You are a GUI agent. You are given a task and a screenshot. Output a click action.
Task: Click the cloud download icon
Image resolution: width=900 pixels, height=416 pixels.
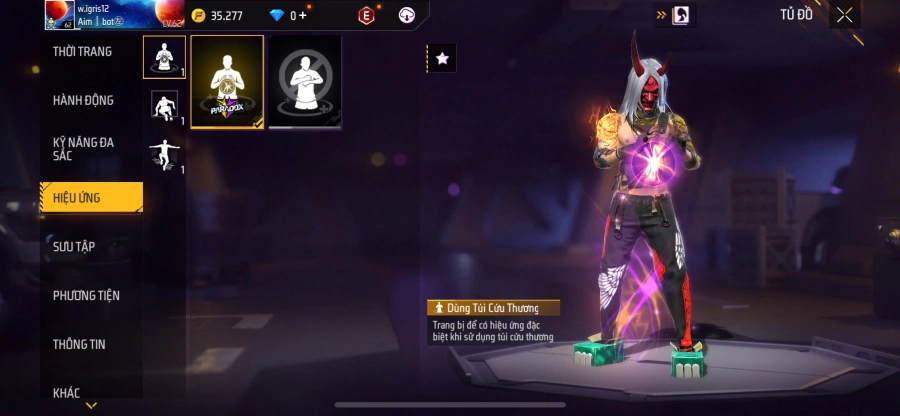406,15
